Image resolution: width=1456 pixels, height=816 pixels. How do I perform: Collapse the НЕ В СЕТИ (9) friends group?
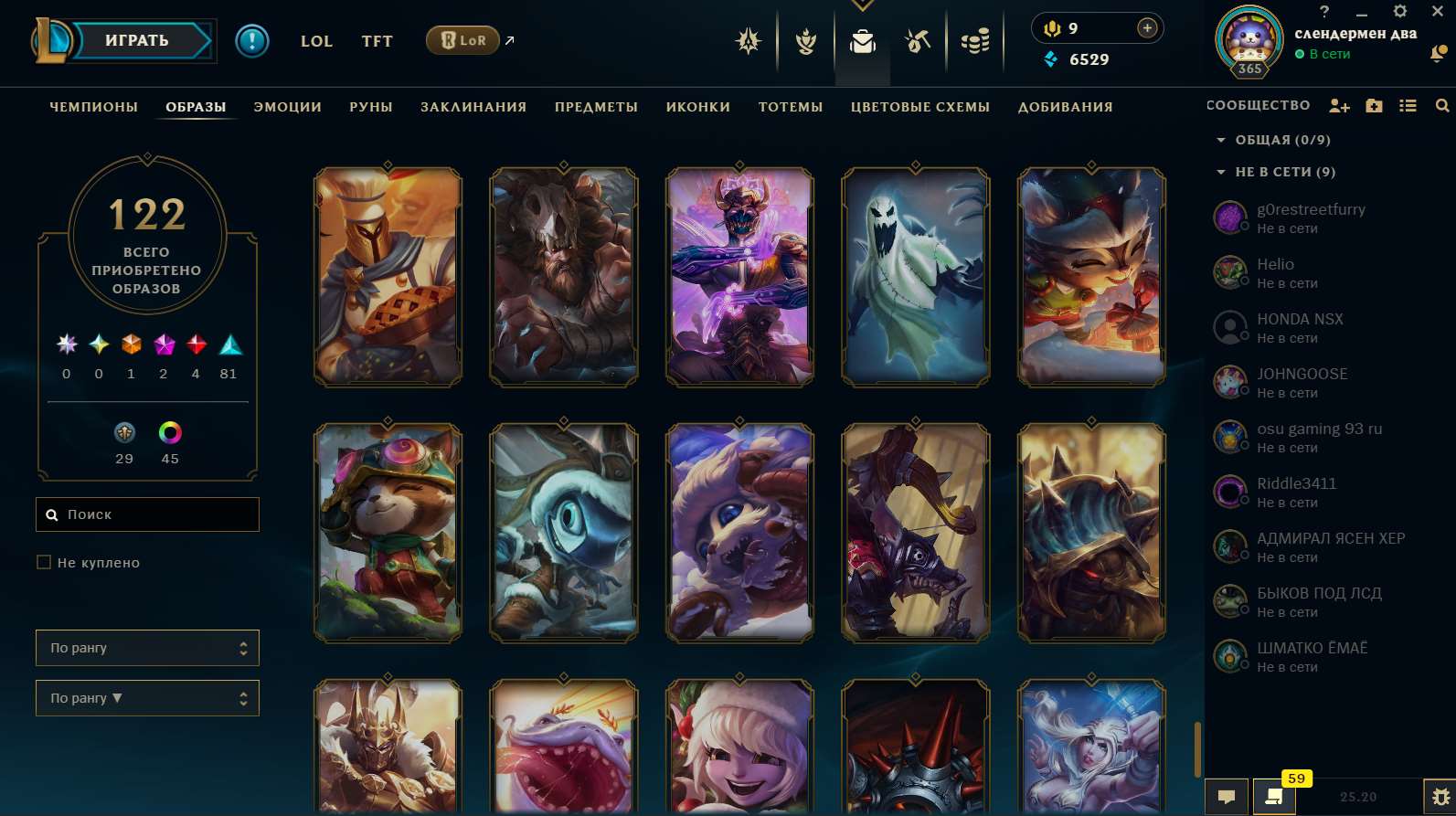tap(1220, 172)
